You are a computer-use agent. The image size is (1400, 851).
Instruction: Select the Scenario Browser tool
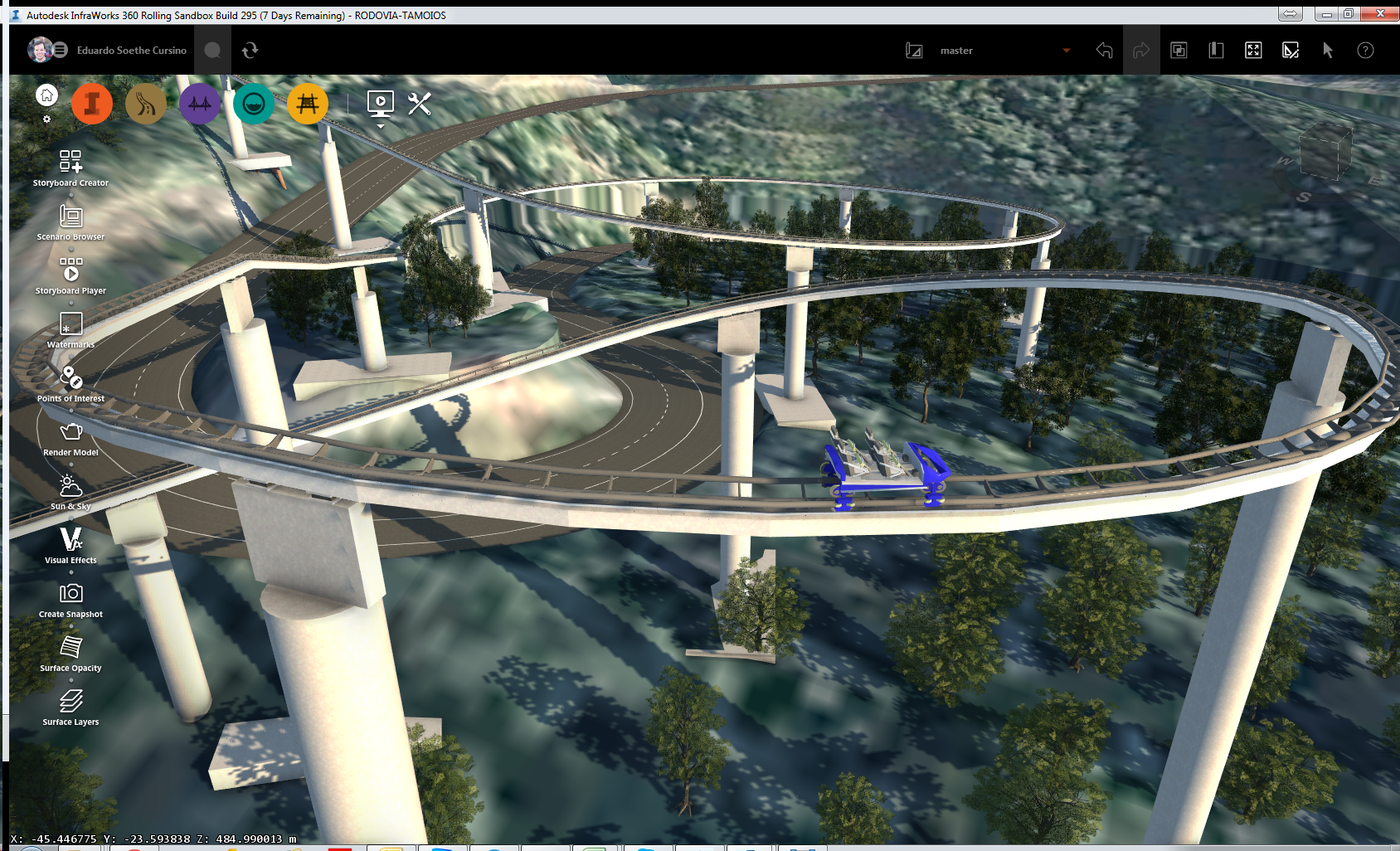click(70, 217)
